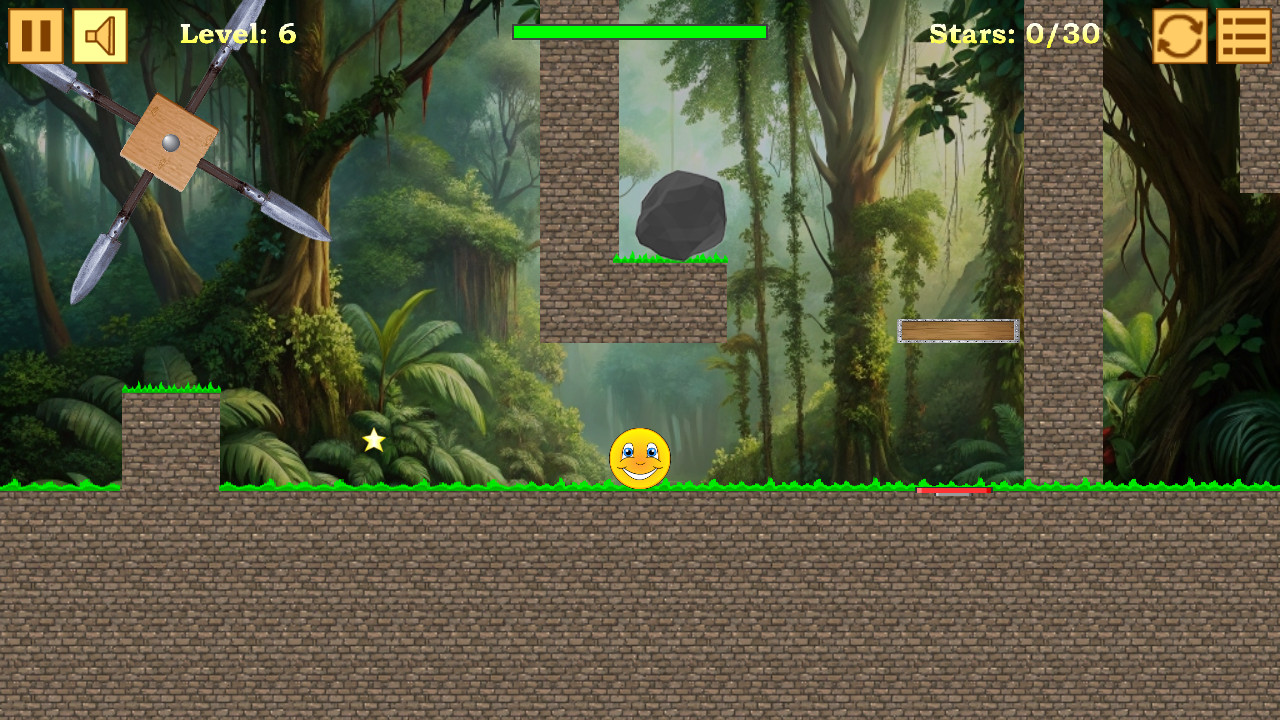Open level overview from hamburger icon

tap(1243, 36)
